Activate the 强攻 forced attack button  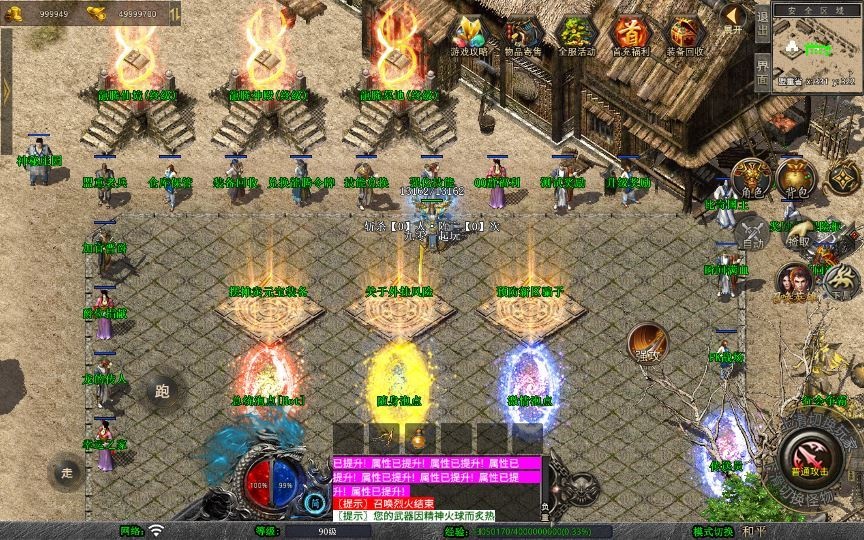(x=647, y=343)
